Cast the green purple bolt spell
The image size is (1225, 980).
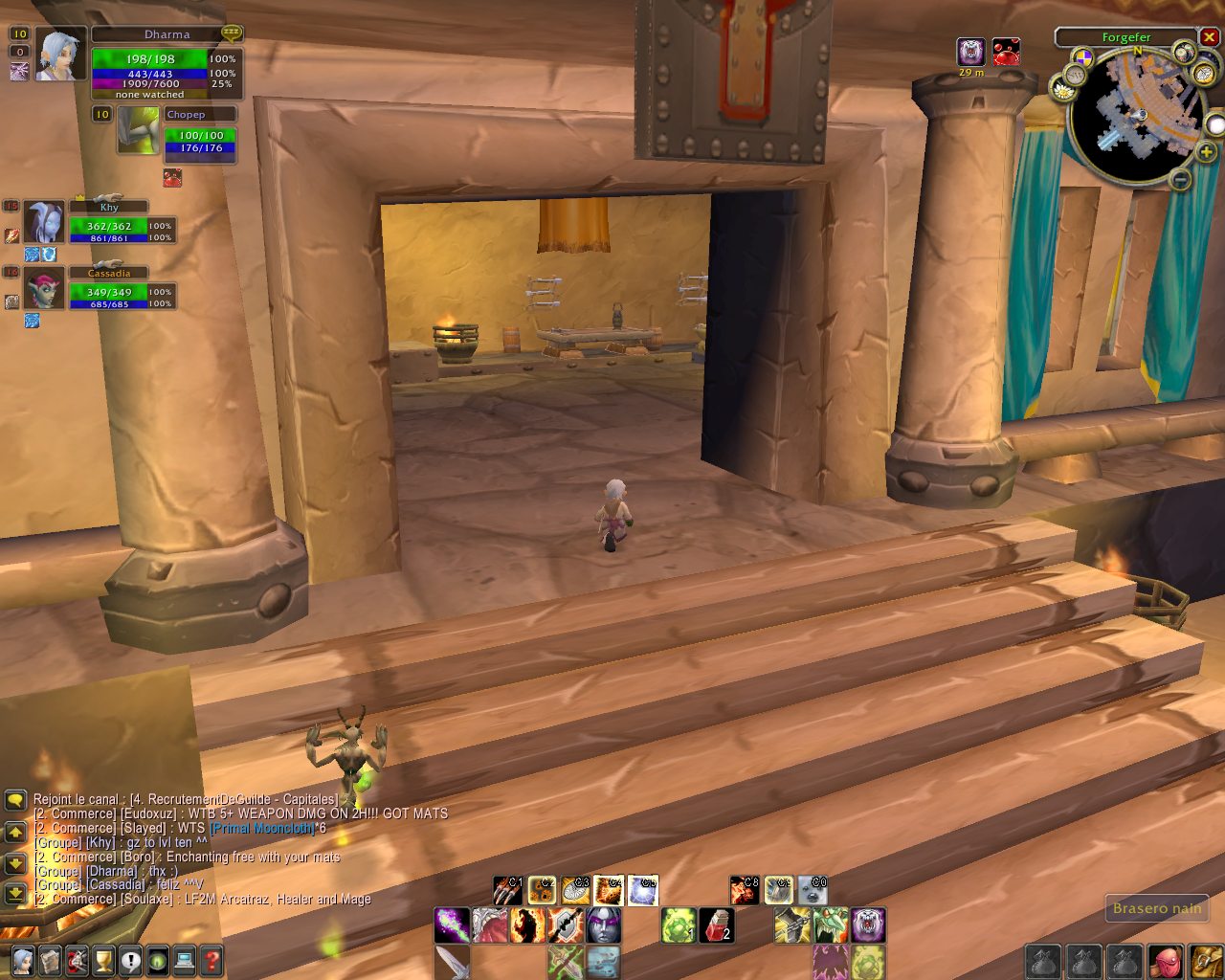point(452,925)
